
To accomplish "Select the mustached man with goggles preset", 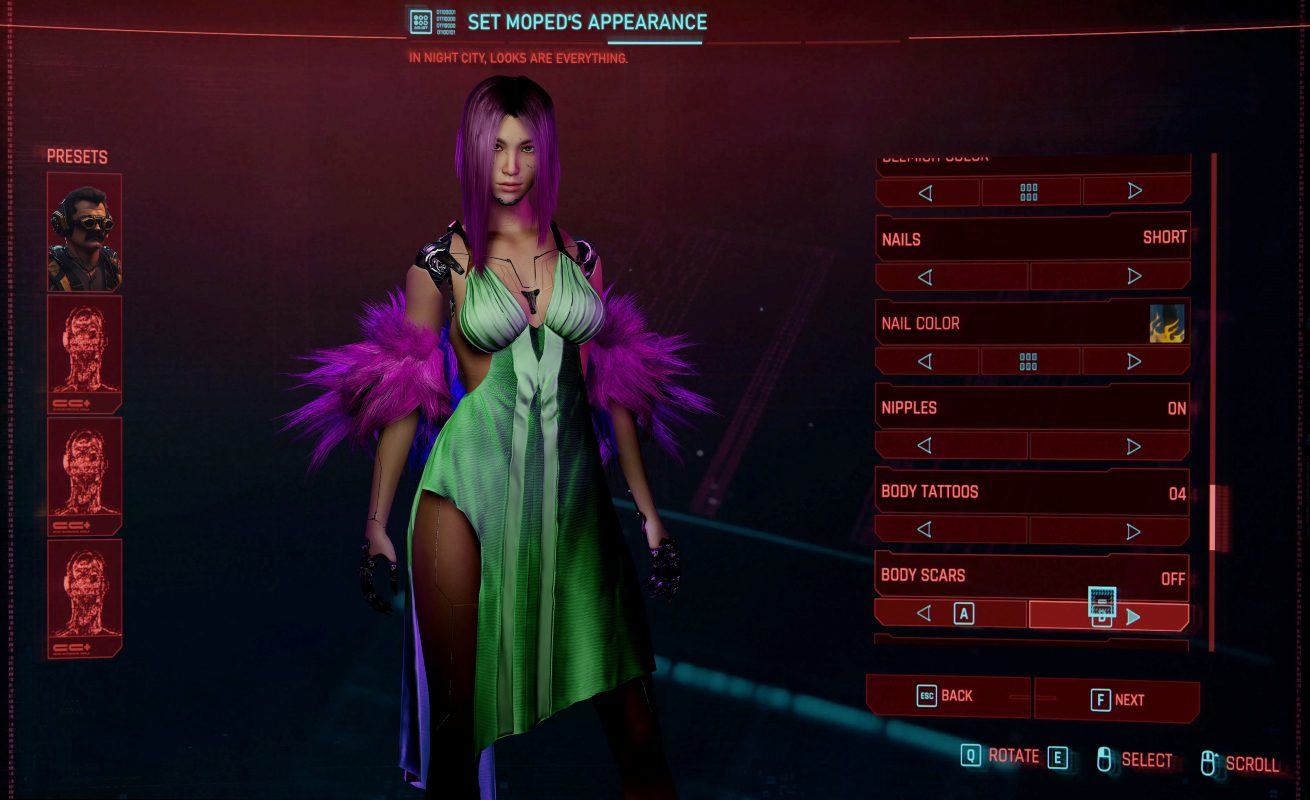I will pos(84,232).
